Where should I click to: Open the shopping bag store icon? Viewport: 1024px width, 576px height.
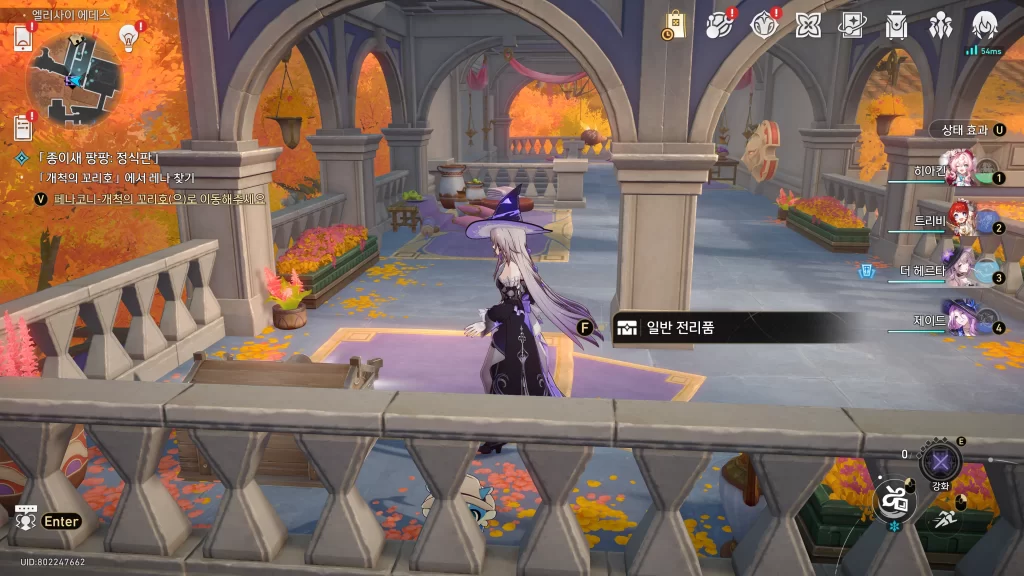click(674, 24)
